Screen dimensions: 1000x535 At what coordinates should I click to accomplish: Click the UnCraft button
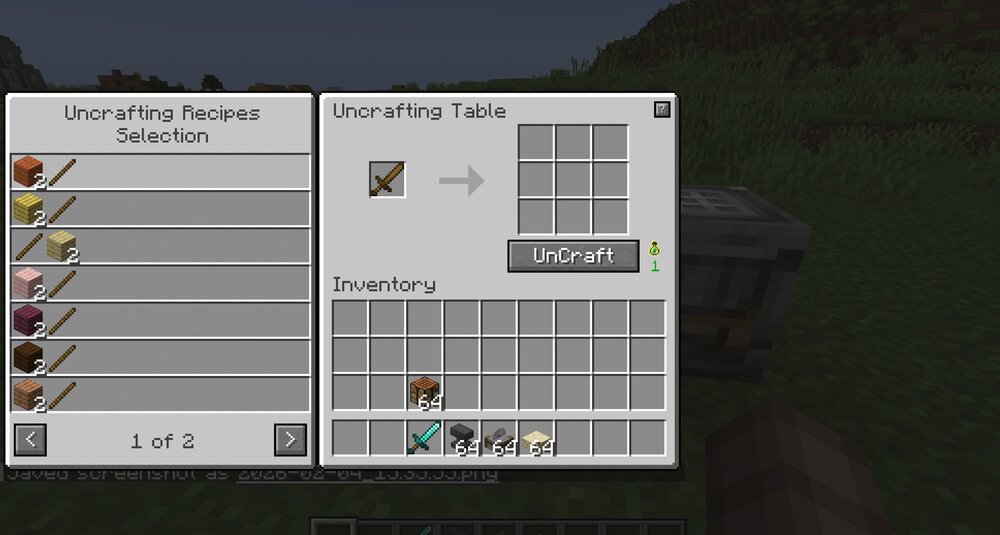pos(573,256)
